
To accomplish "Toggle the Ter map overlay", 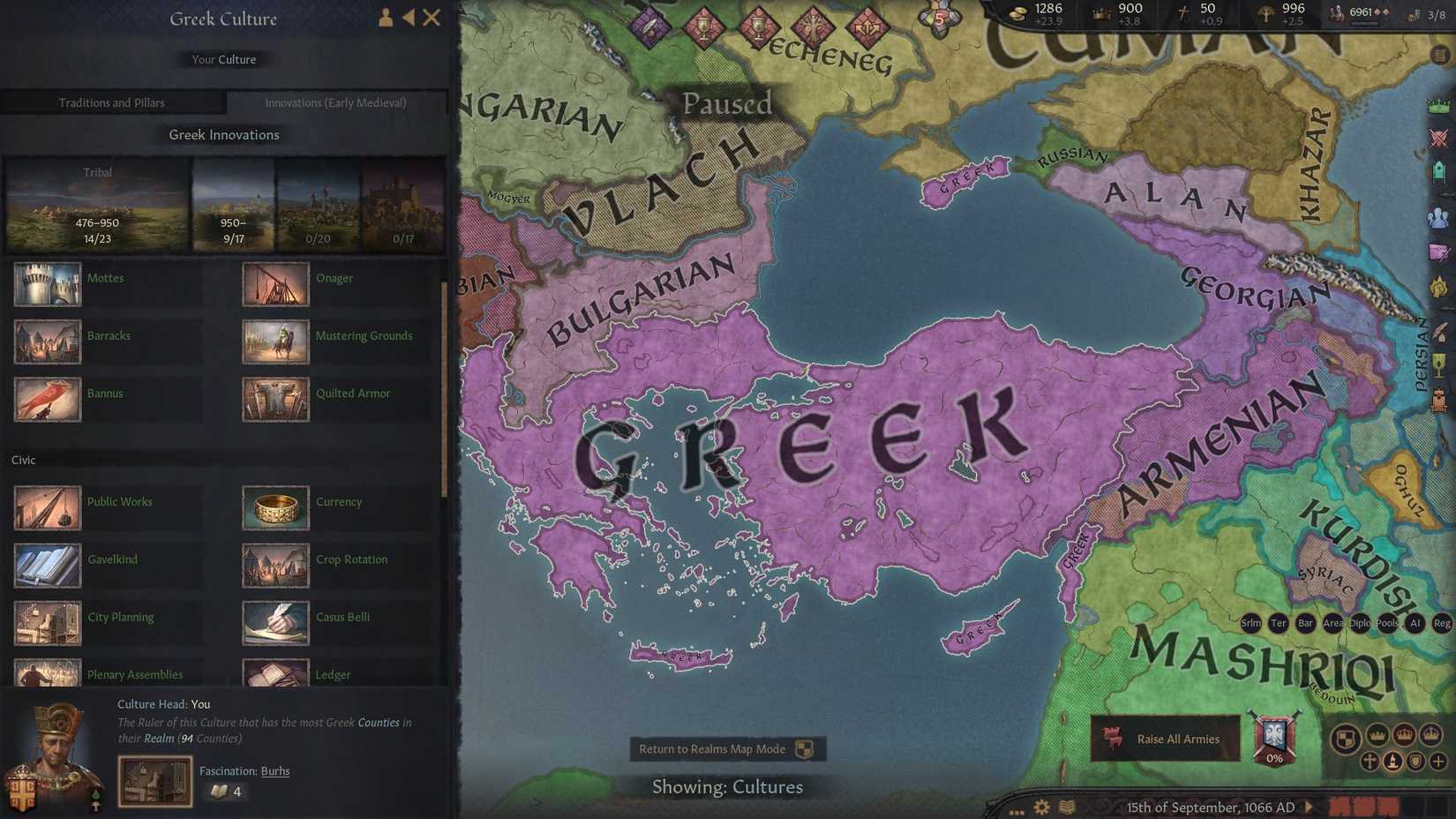I will click(x=1278, y=623).
